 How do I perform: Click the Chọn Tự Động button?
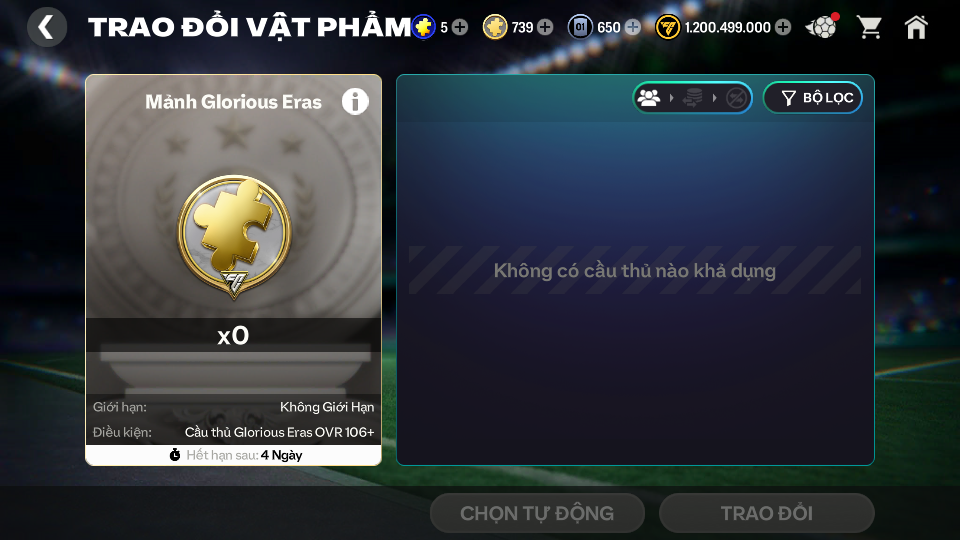coord(537,513)
